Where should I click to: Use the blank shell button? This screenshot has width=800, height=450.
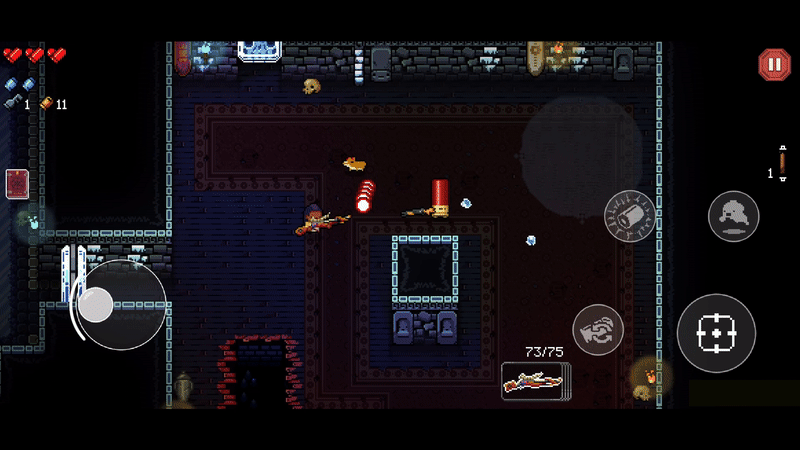pyautogui.click(x=630, y=215)
